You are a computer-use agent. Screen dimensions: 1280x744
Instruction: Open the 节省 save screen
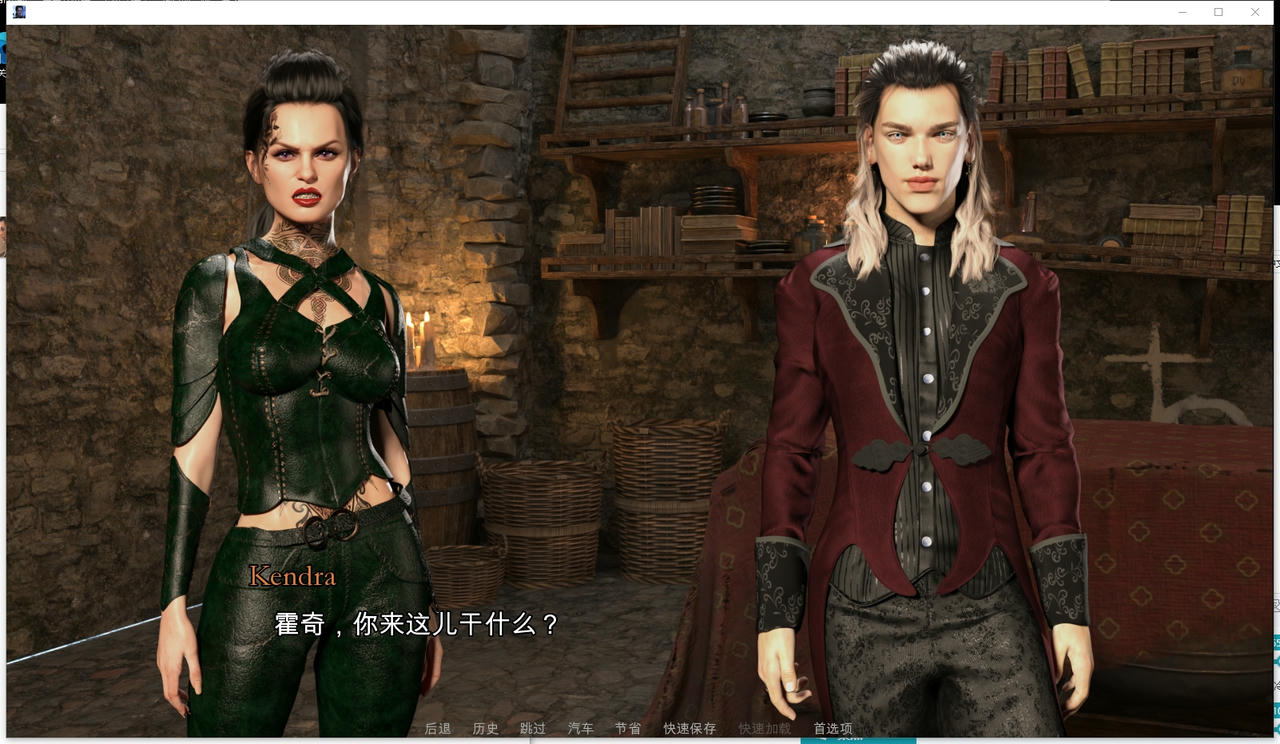[x=628, y=729]
